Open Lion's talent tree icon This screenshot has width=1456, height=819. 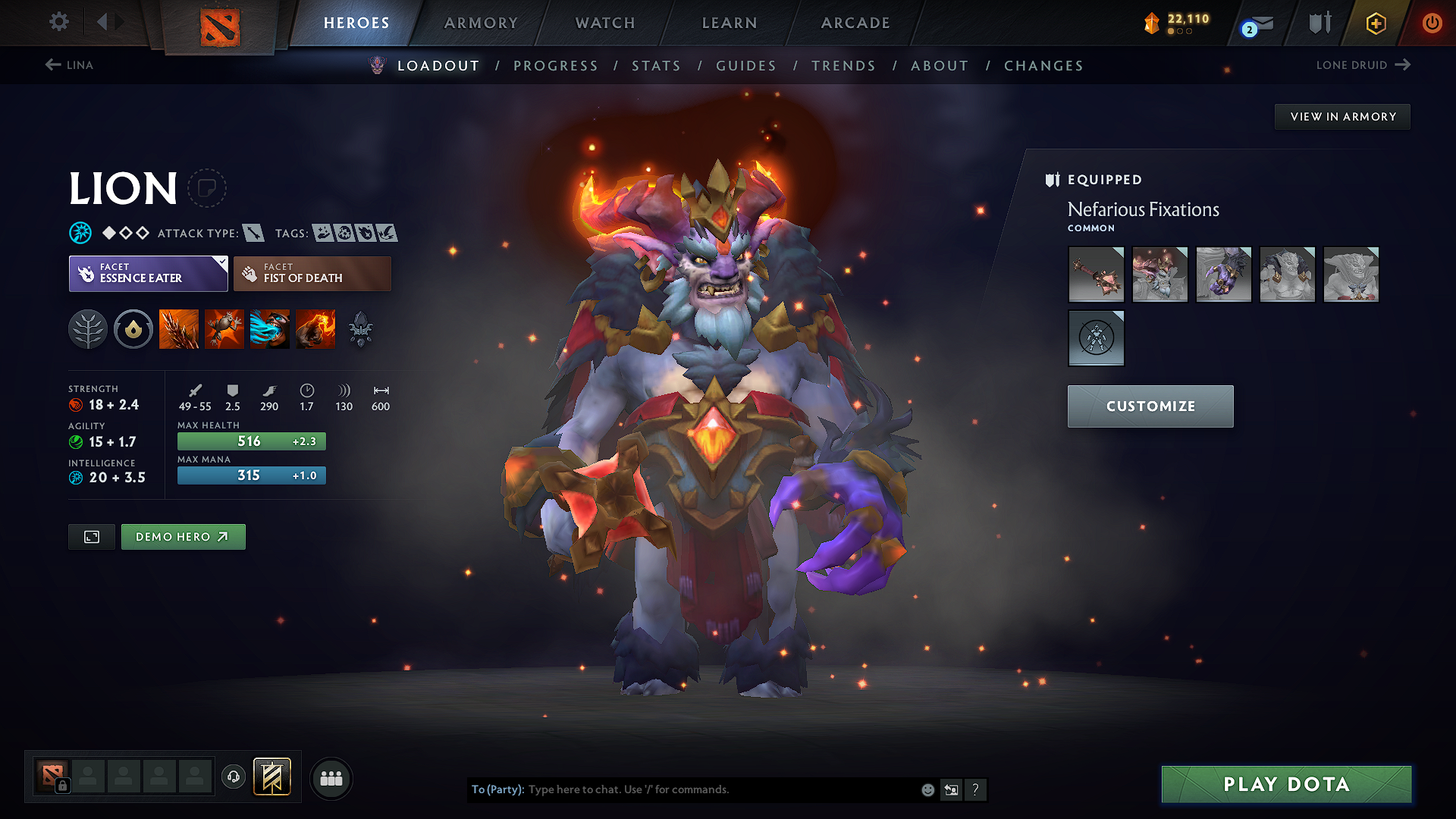(x=88, y=329)
